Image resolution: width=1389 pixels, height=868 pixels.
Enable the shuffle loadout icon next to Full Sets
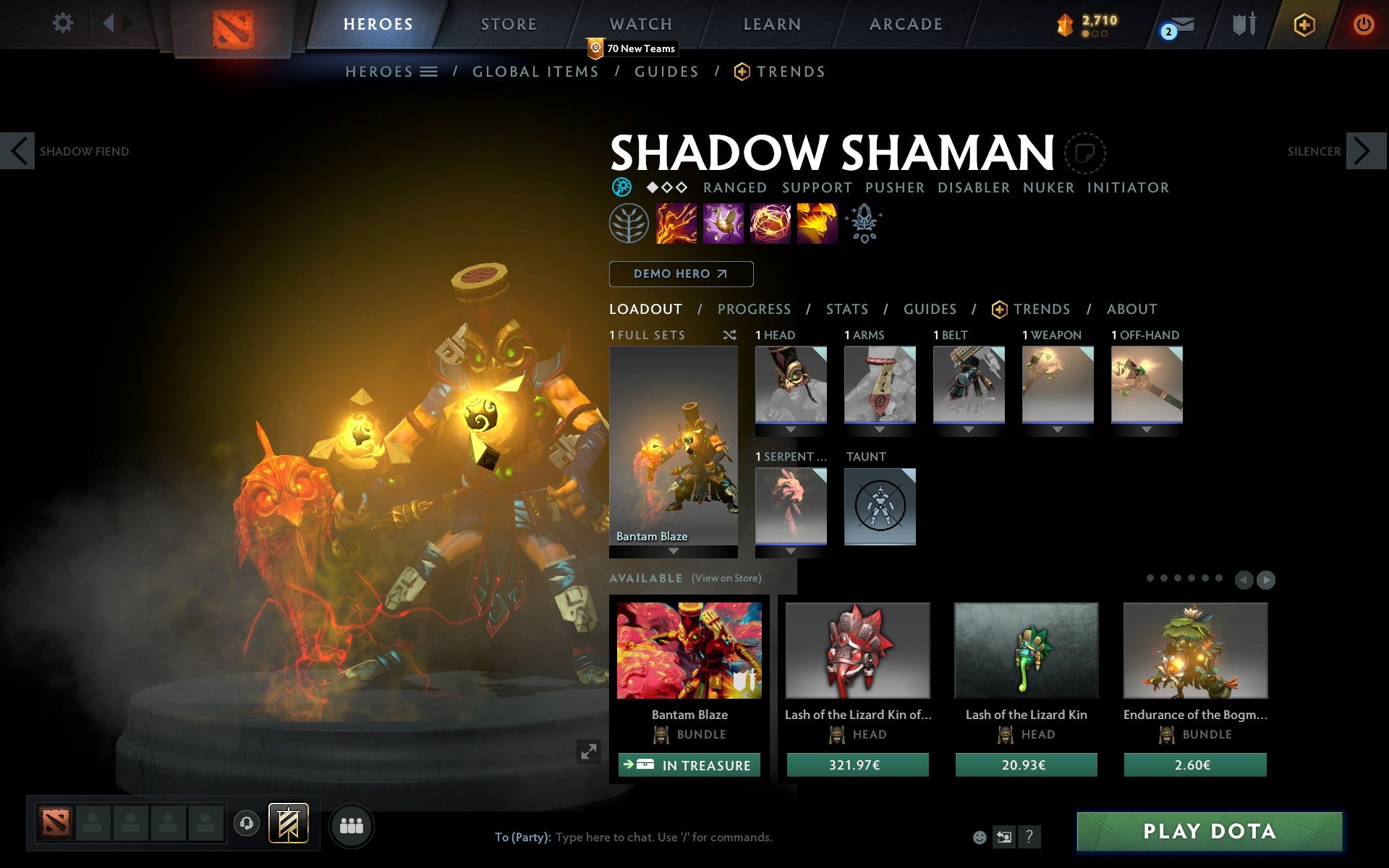729,335
